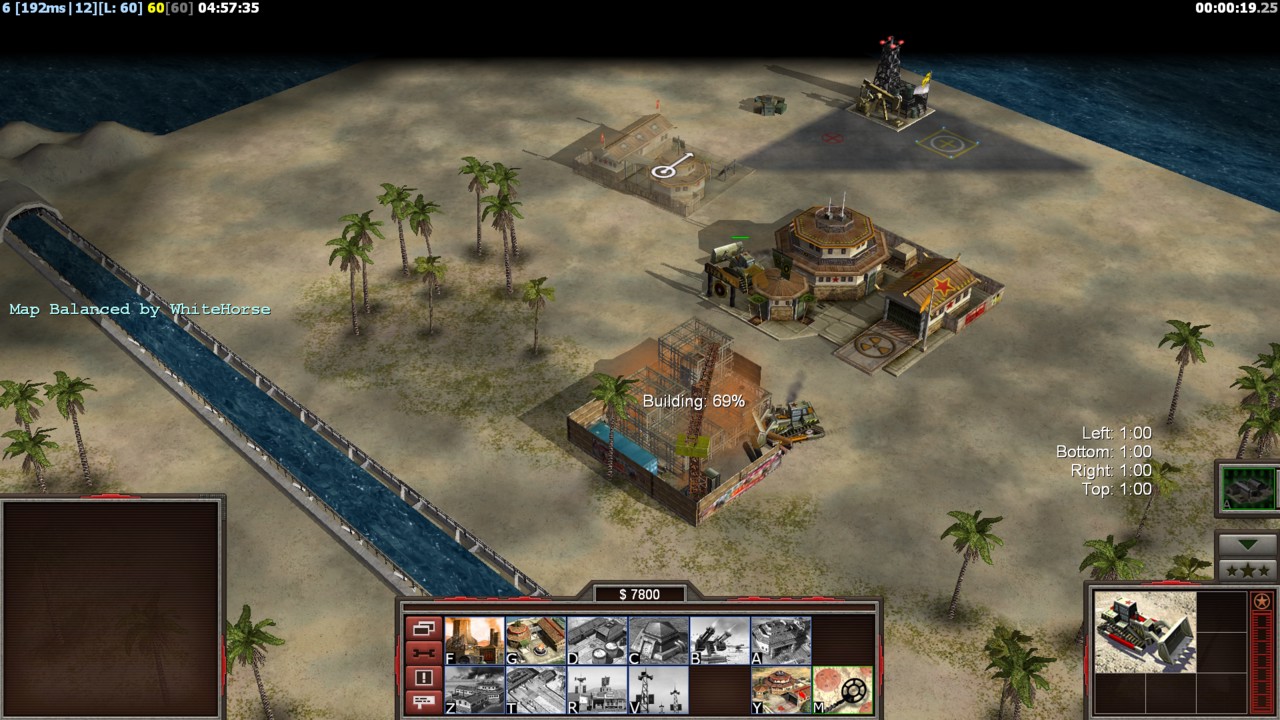Click the speech bubble chat button
The width and height of the screenshot is (1280, 720).
point(423,702)
